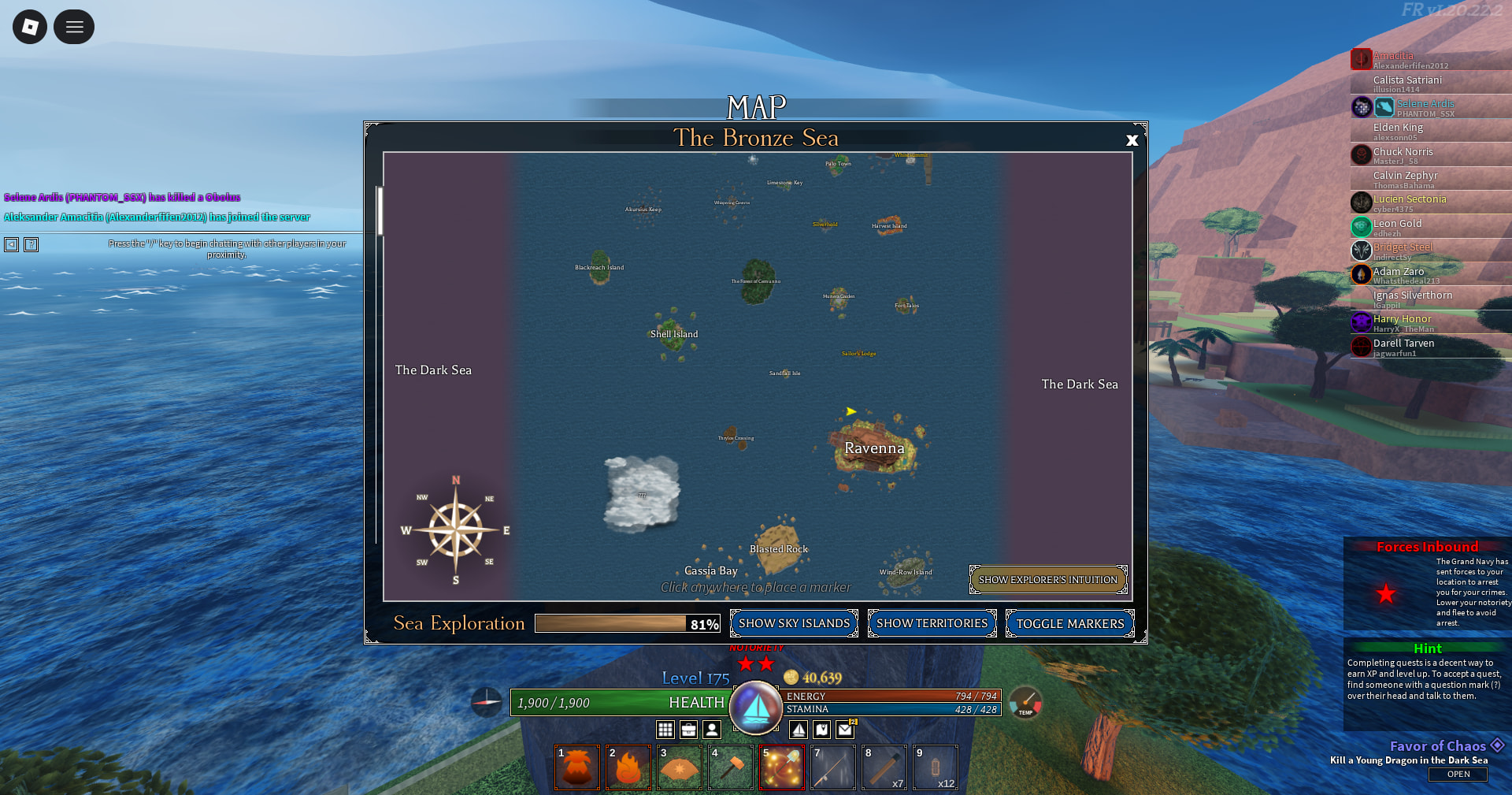Open the character profile icon
Image resolution: width=1512 pixels, height=795 pixels.
coord(712,730)
